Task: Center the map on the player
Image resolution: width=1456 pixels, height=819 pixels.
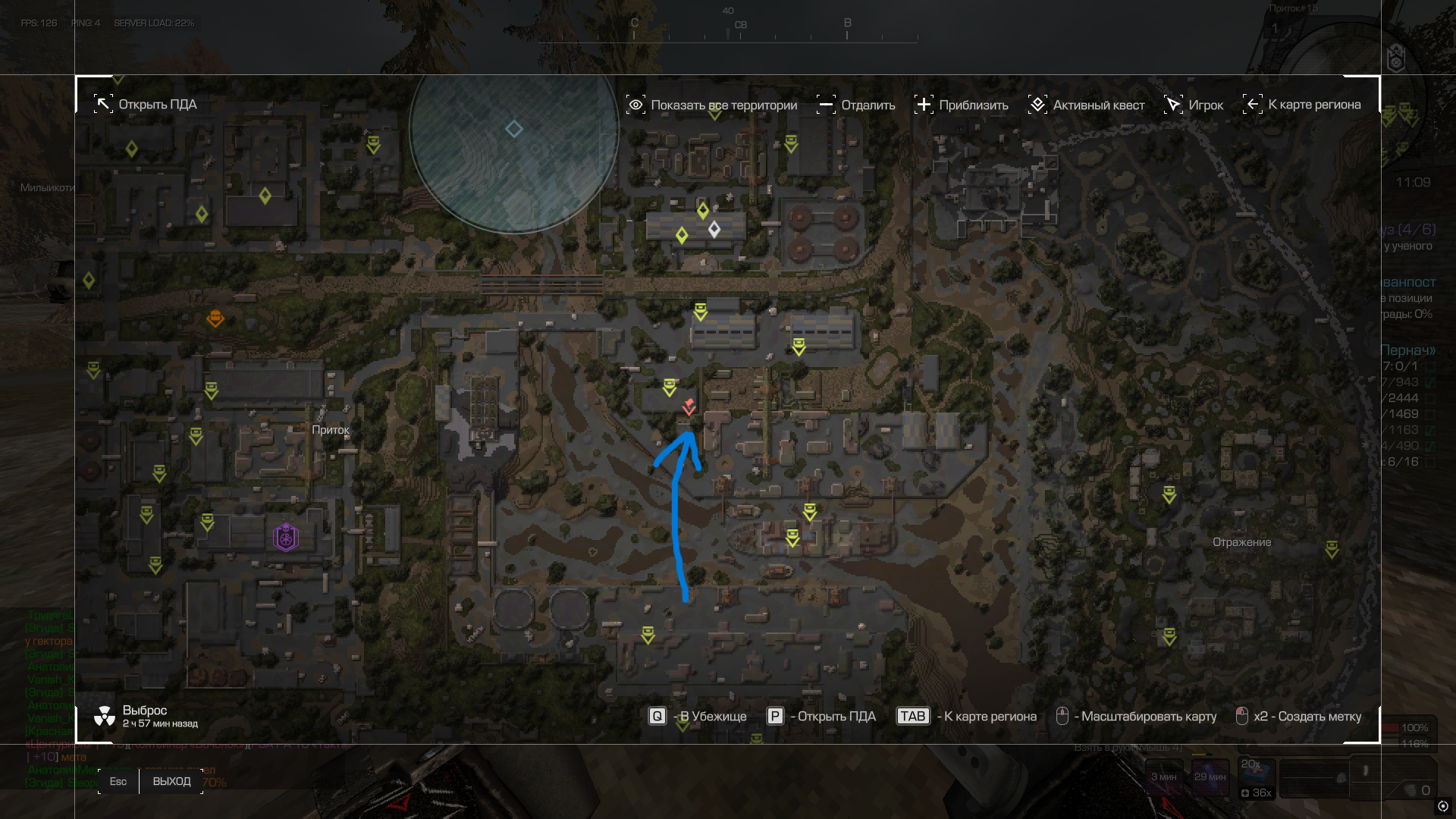Action: (1194, 105)
